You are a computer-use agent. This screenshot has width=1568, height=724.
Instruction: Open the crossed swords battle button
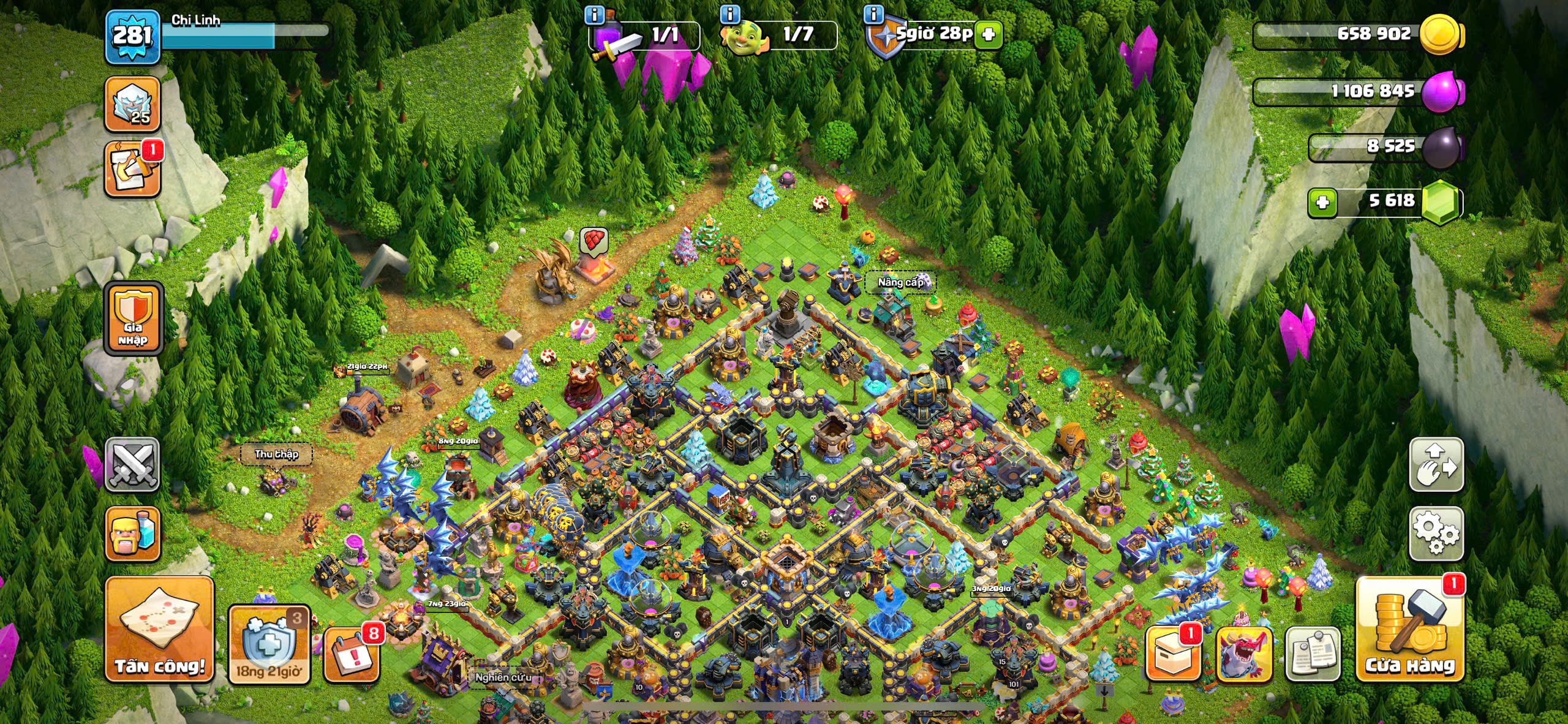[132, 464]
